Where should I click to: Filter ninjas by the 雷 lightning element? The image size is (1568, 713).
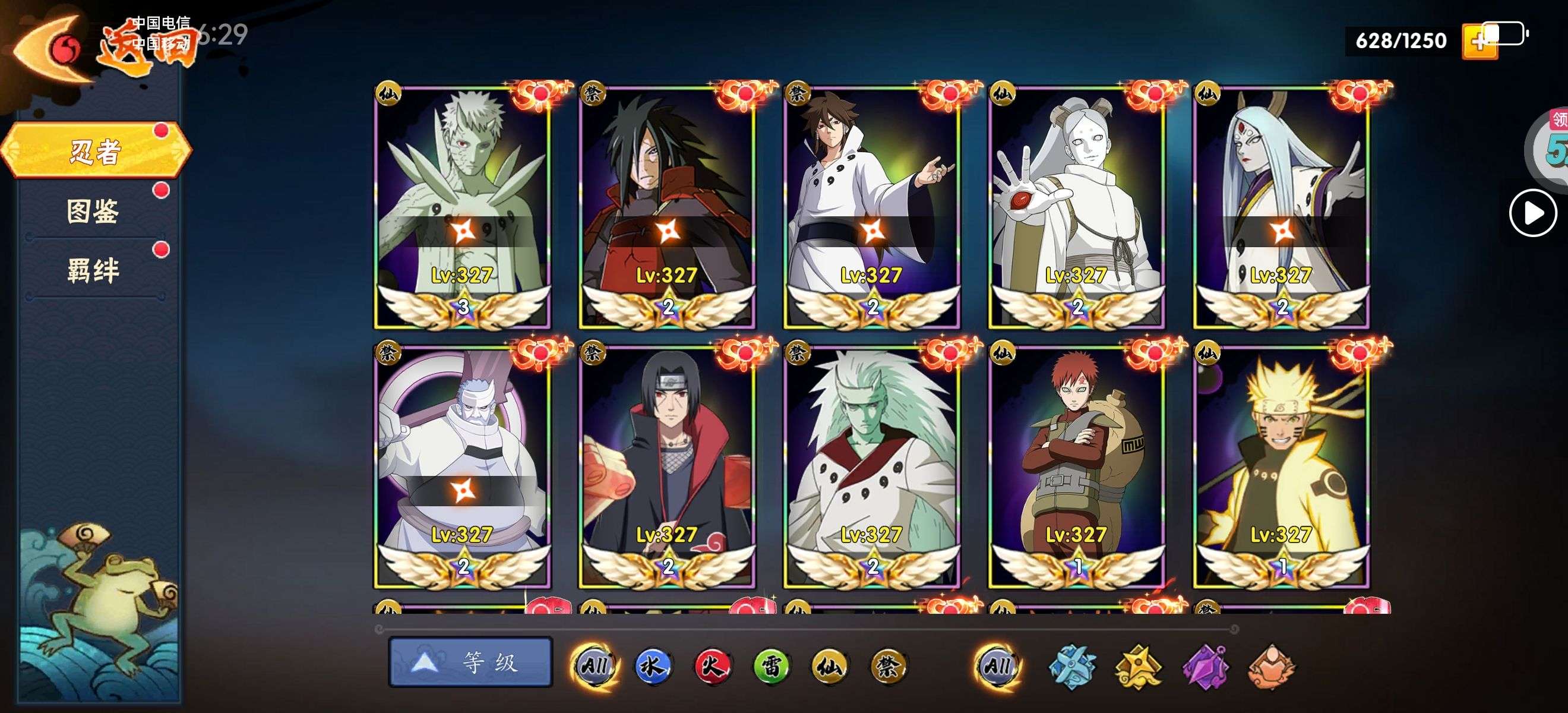(x=770, y=665)
